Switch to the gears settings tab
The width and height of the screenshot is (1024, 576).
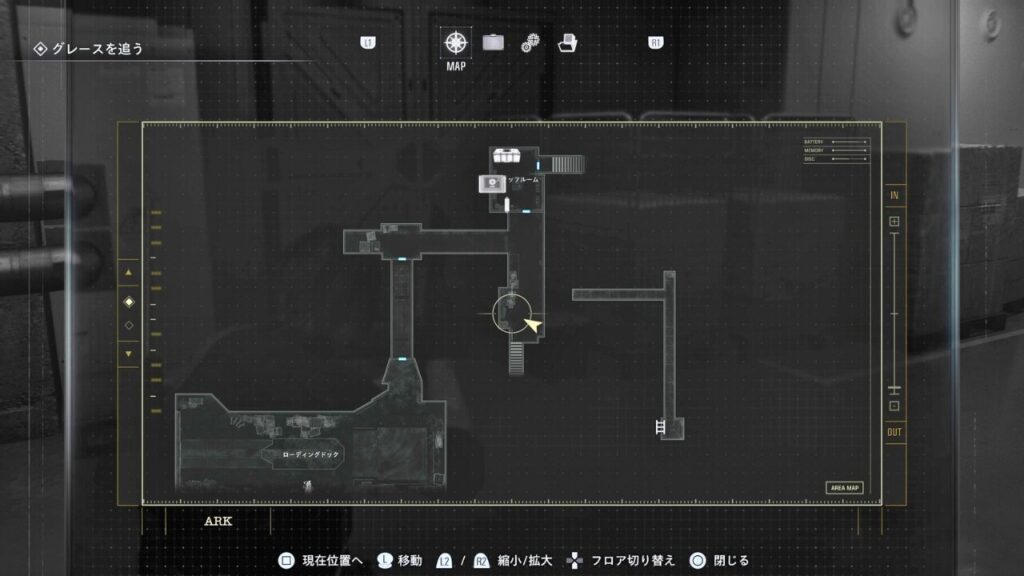530,43
